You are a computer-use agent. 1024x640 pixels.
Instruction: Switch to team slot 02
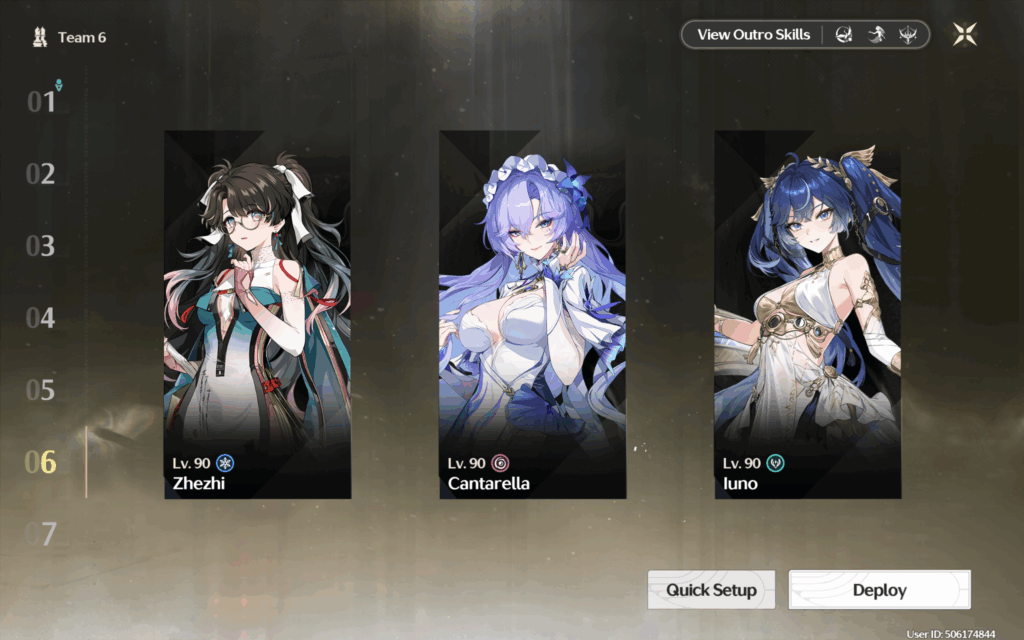coord(41,174)
